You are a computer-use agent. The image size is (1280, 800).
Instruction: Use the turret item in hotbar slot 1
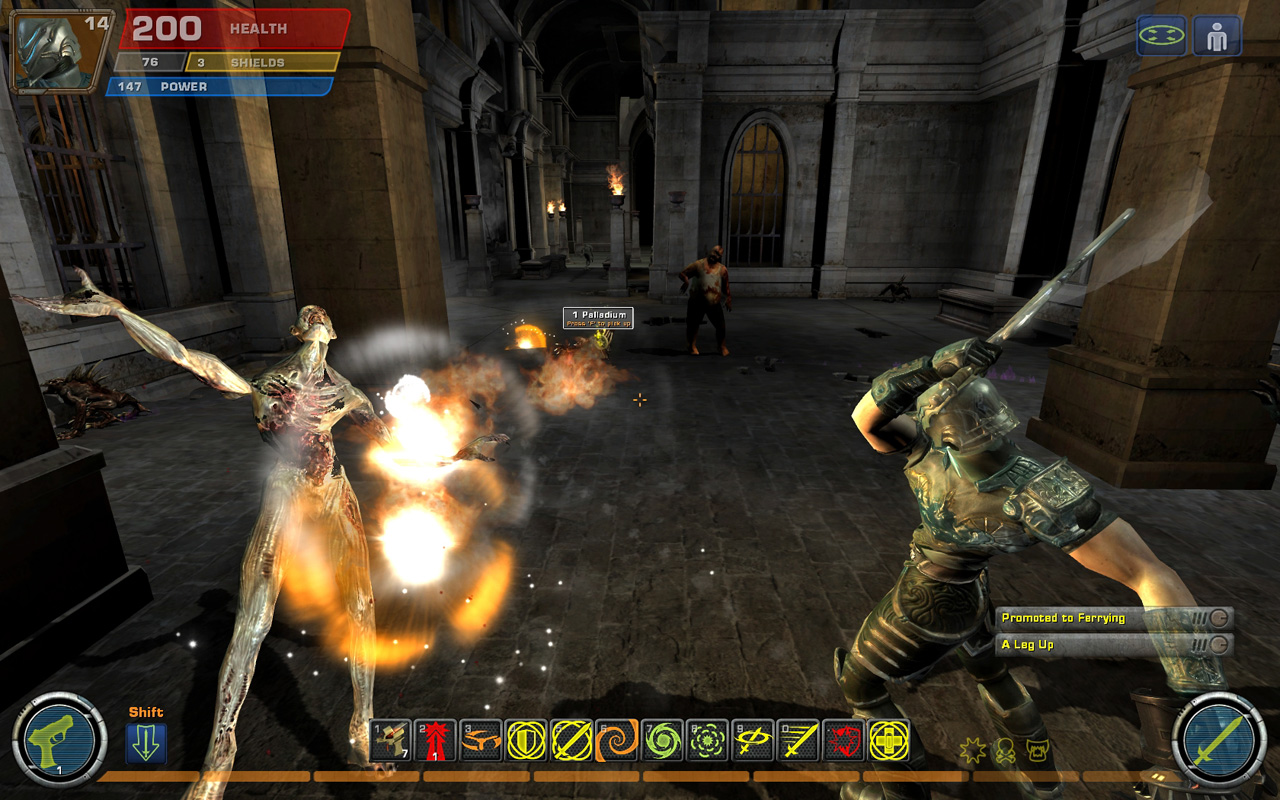click(x=390, y=741)
